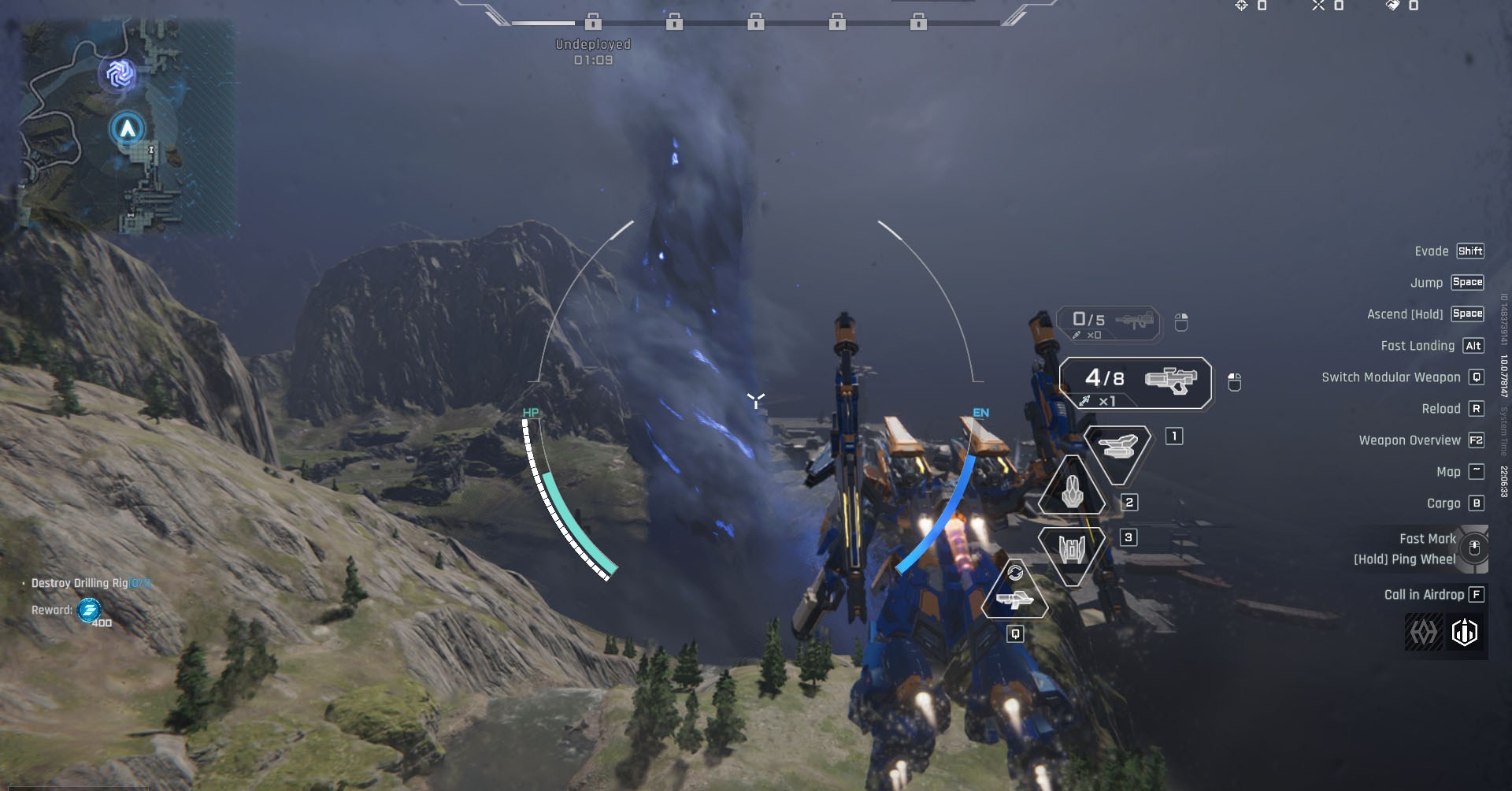Screen dimensions: 1512x791
Task: Click the SMG icon in the 0/5 ammo counter
Action: pos(1134,321)
